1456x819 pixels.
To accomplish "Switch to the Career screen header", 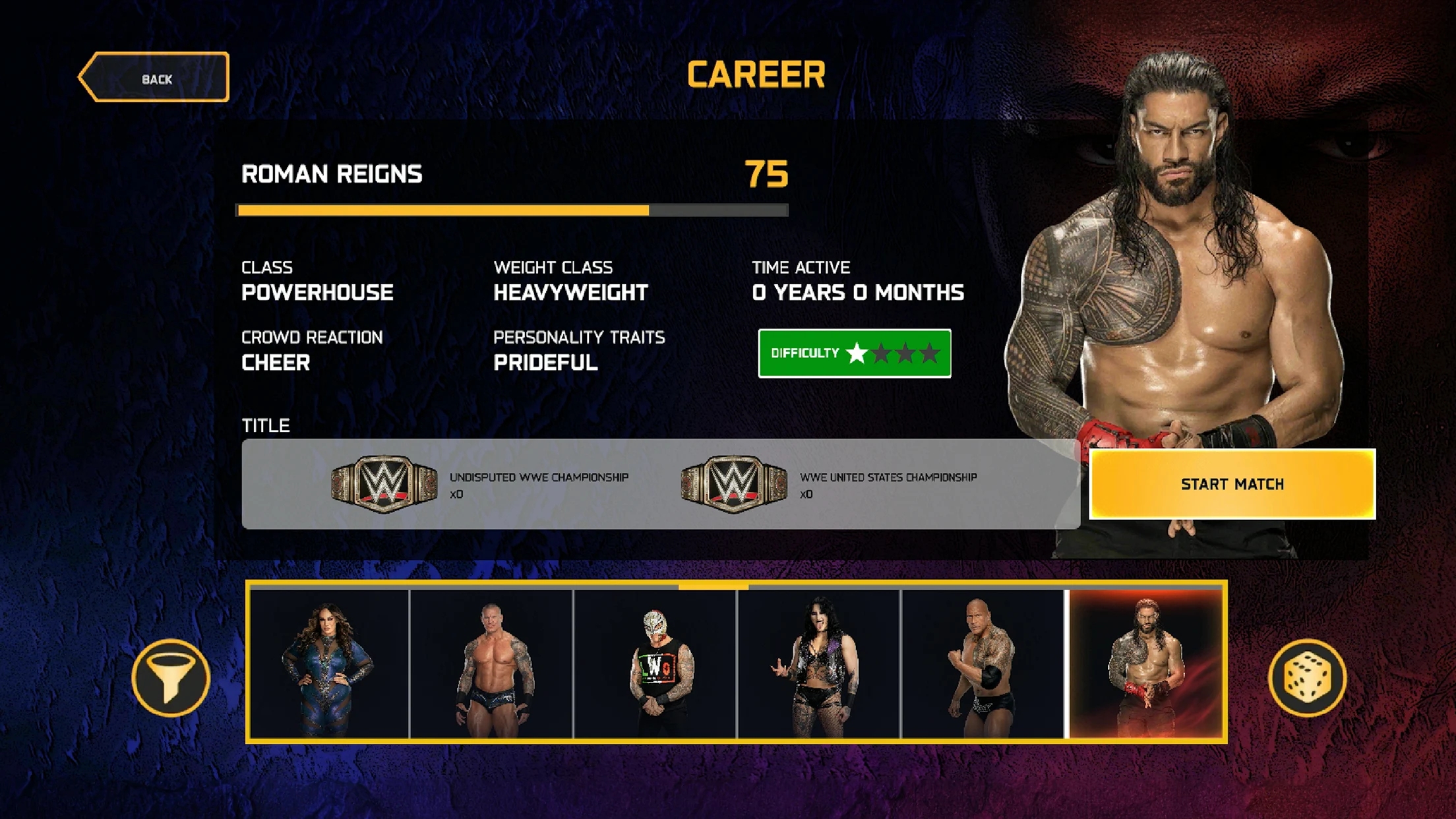I will 756,73.
